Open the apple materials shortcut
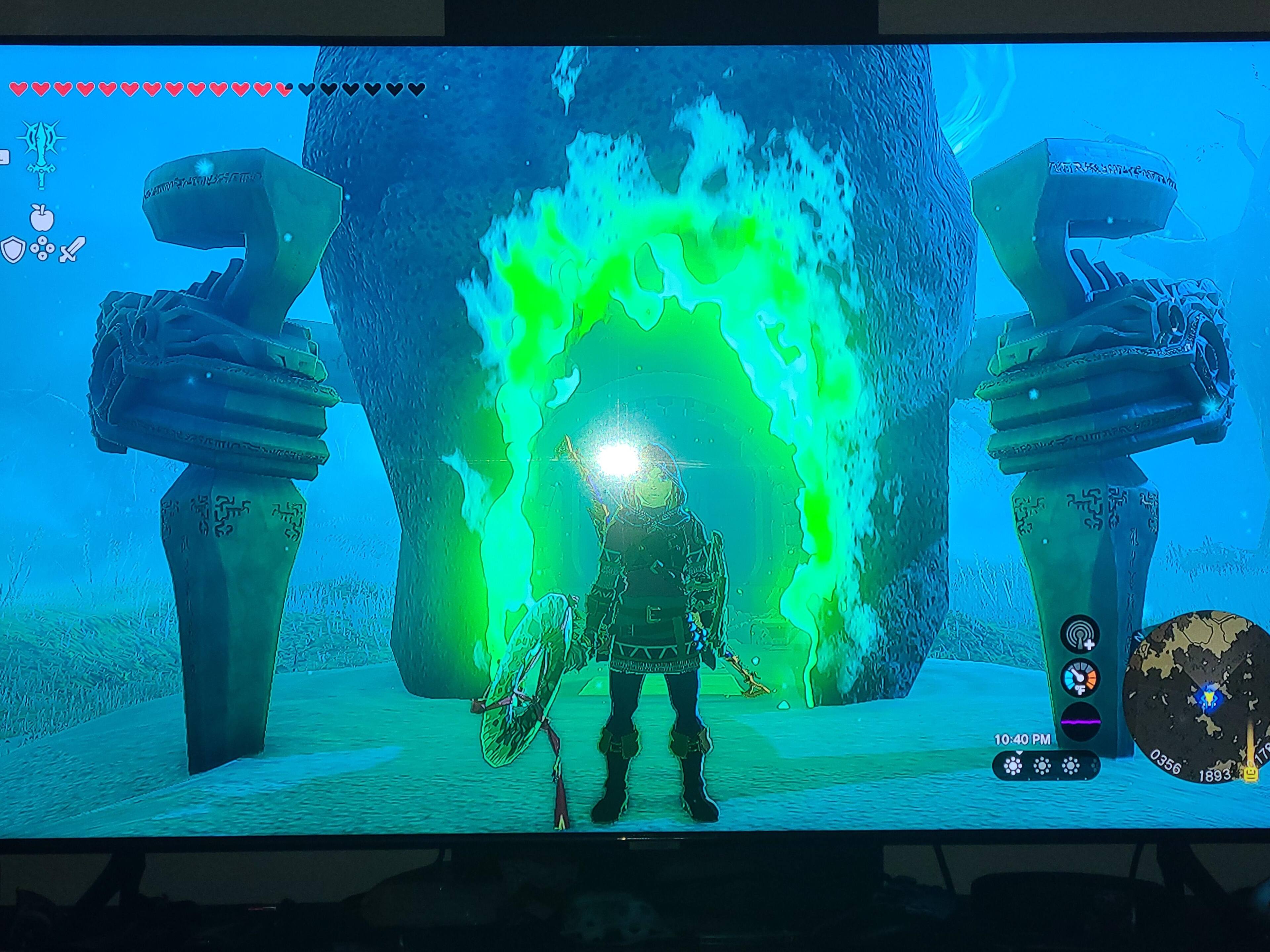Viewport: 1270px width, 952px height. pos(42,217)
